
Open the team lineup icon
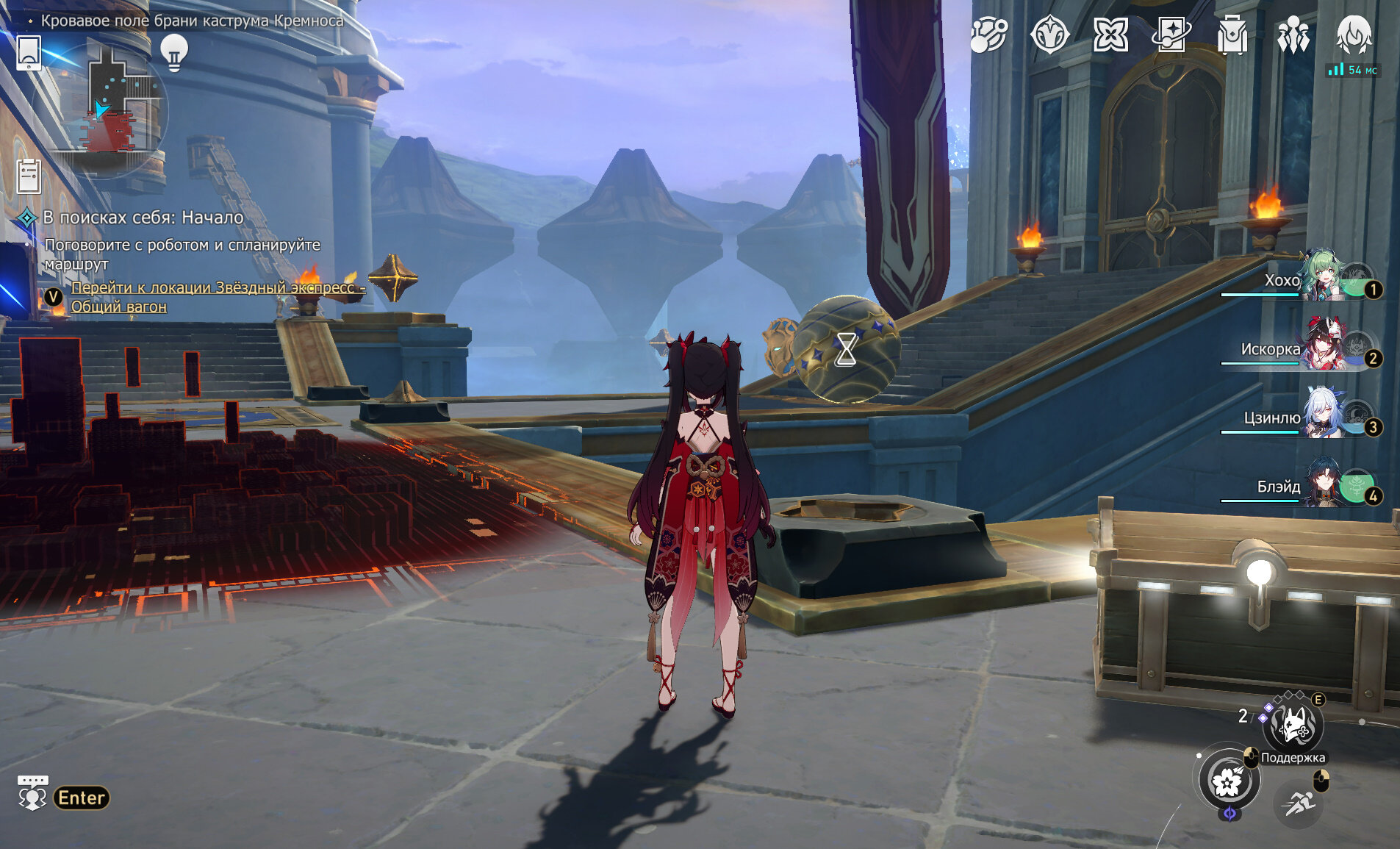pos(1293,35)
